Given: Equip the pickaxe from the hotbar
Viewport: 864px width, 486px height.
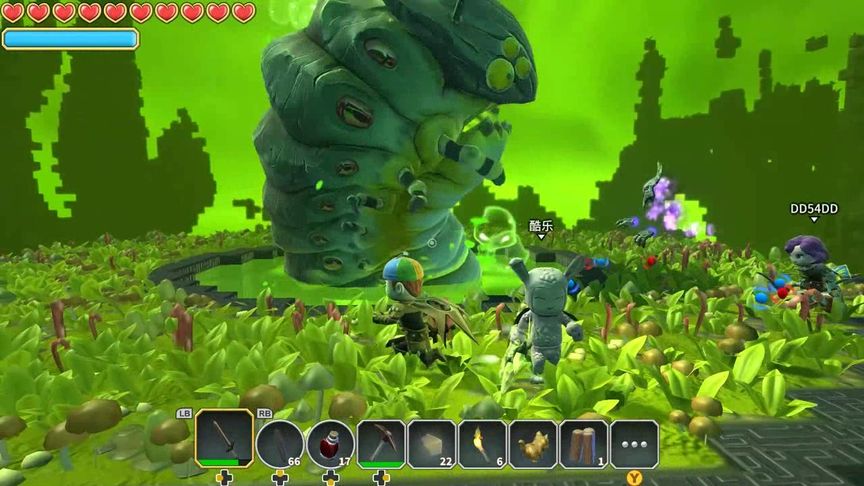Looking at the screenshot, I should [x=381, y=443].
